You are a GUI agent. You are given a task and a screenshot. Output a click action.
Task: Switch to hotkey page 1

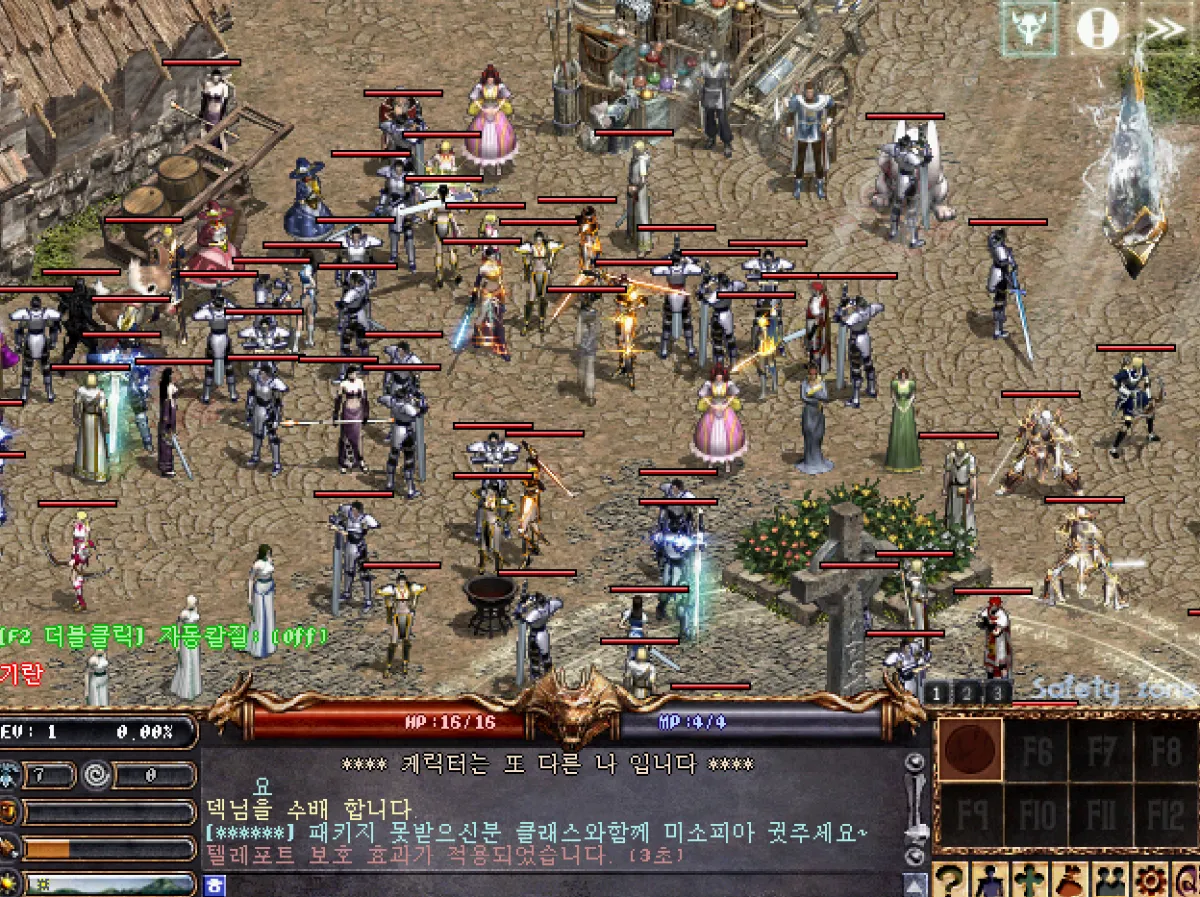click(936, 692)
